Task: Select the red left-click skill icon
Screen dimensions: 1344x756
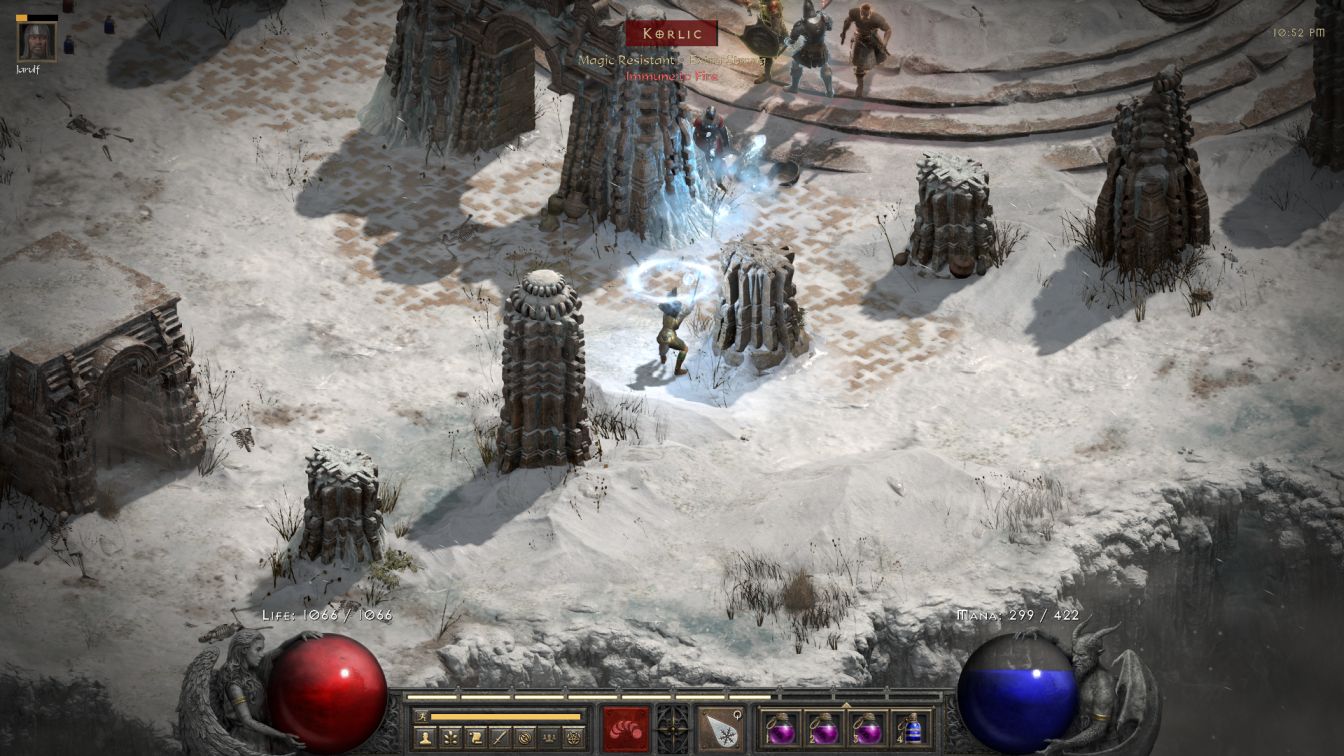Action: (x=625, y=728)
